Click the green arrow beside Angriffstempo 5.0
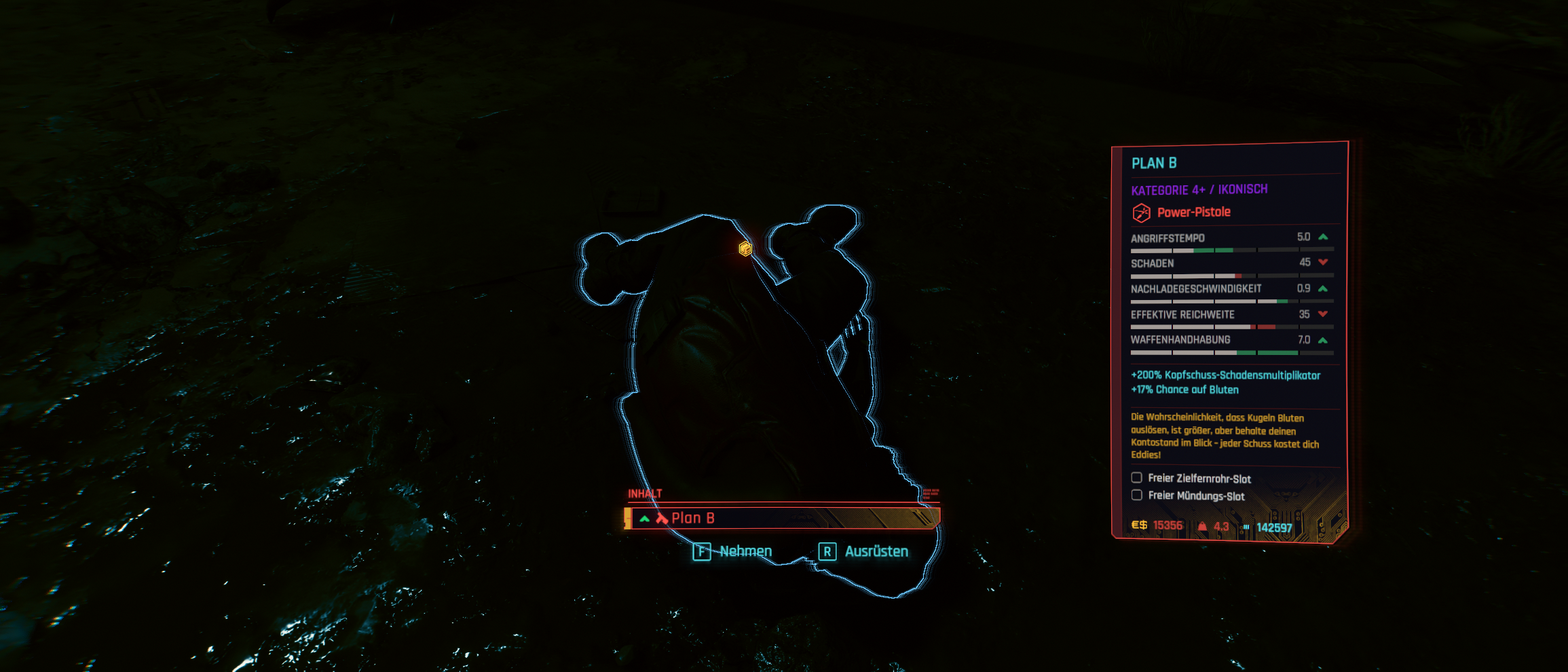 coord(1322,238)
